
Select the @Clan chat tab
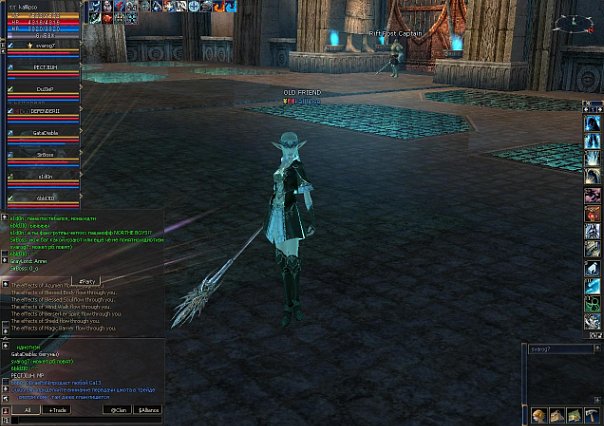120,410
